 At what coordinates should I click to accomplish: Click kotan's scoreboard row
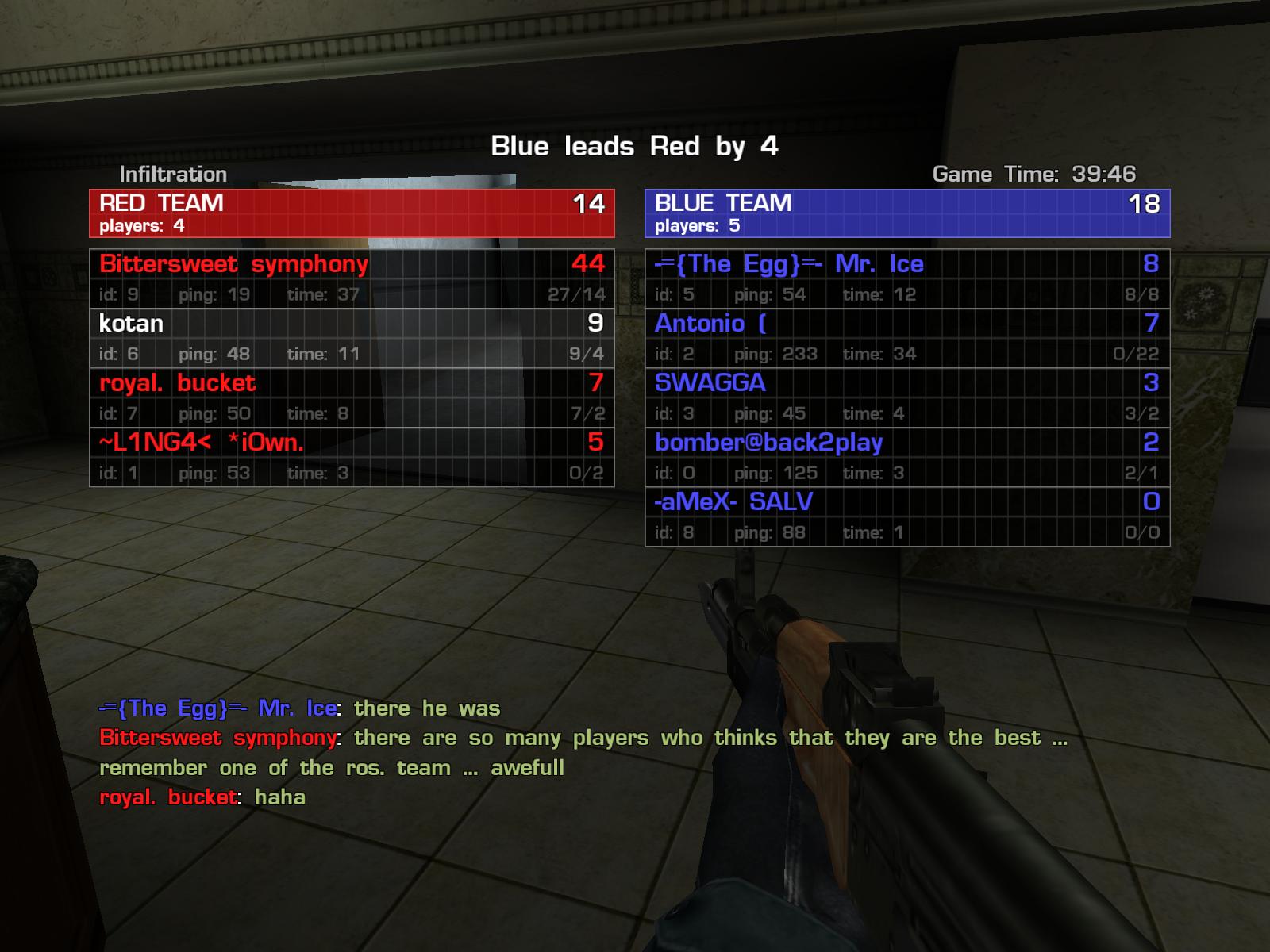click(x=352, y=338)
